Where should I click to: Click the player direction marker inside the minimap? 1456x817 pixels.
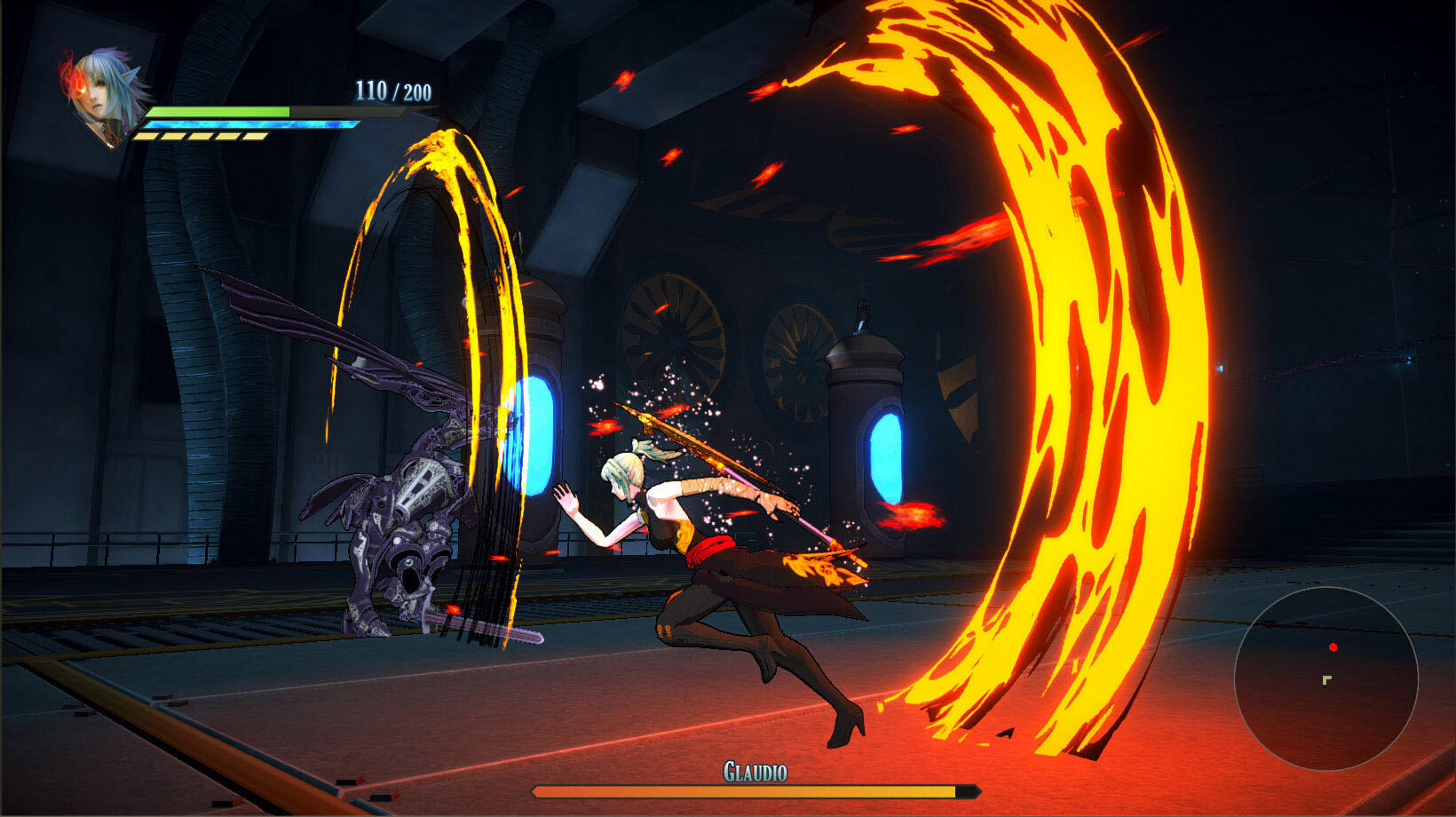tap(1327, 680)
